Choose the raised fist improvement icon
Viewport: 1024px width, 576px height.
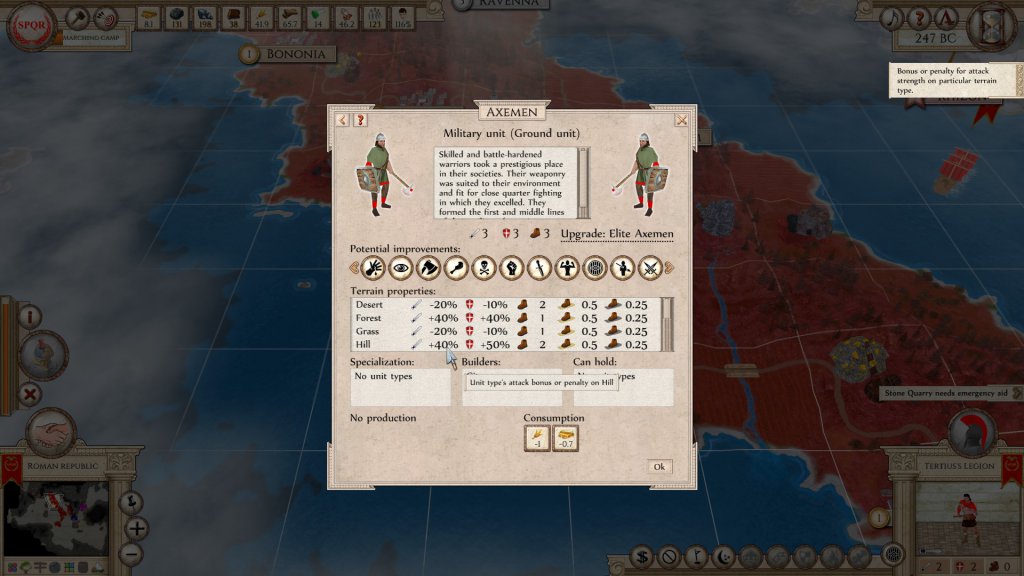coord(511,267)
